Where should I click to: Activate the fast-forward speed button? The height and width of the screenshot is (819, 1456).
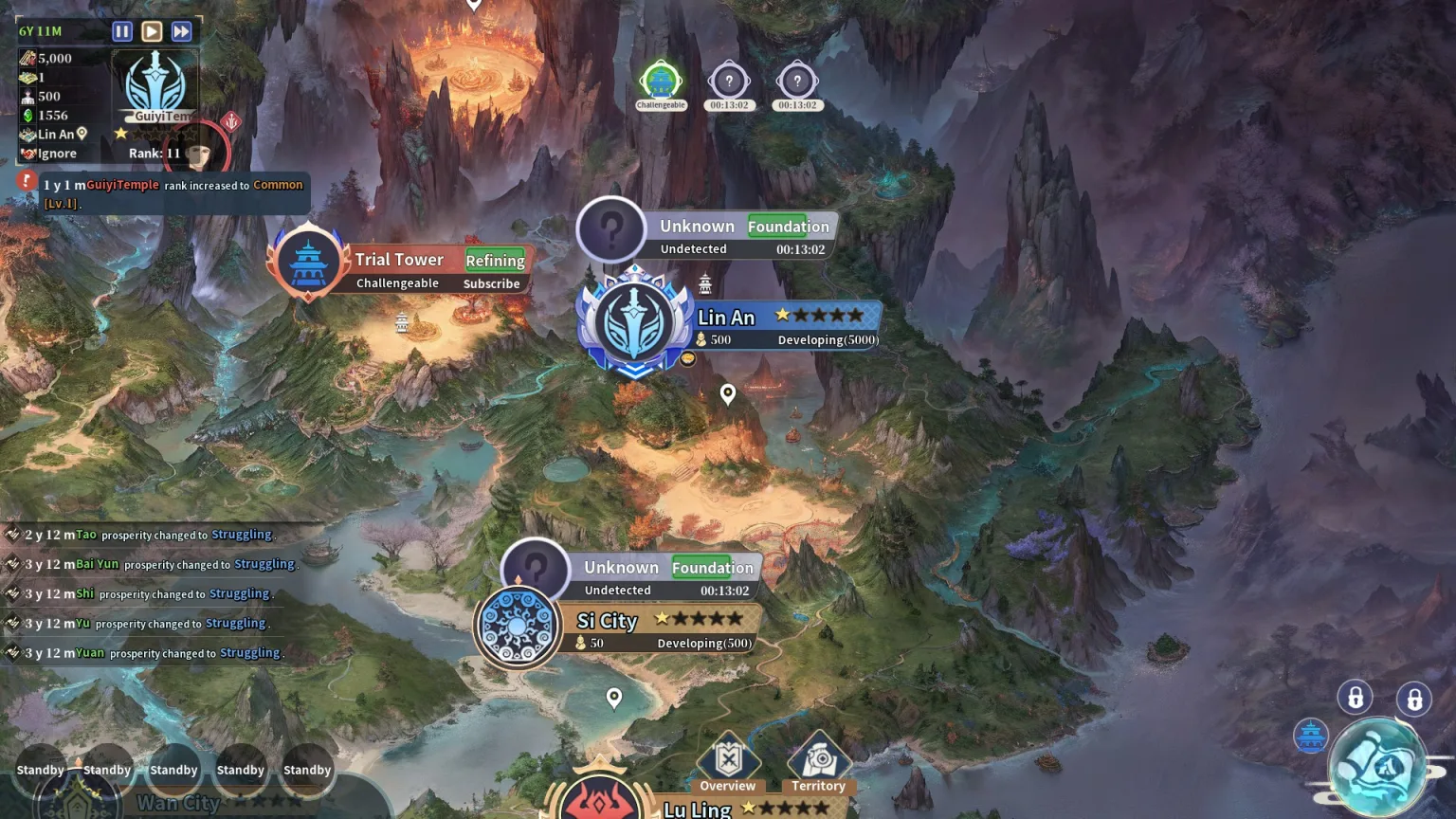click(181, 31)
